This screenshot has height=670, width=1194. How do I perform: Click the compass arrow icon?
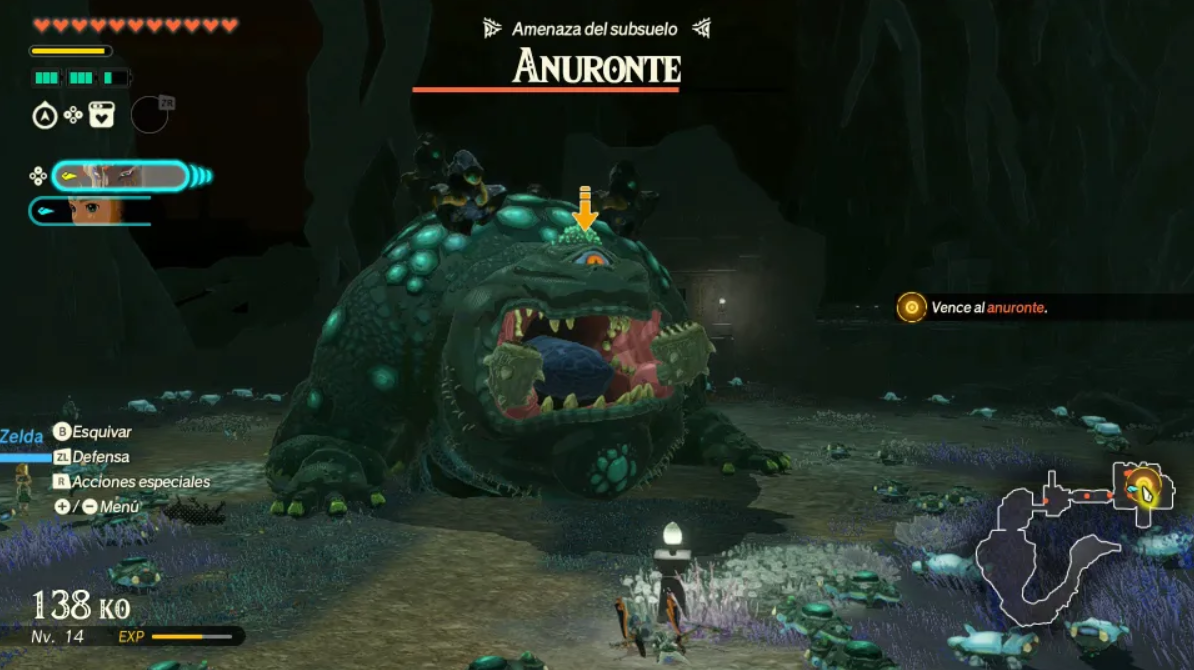pos(44,116)
